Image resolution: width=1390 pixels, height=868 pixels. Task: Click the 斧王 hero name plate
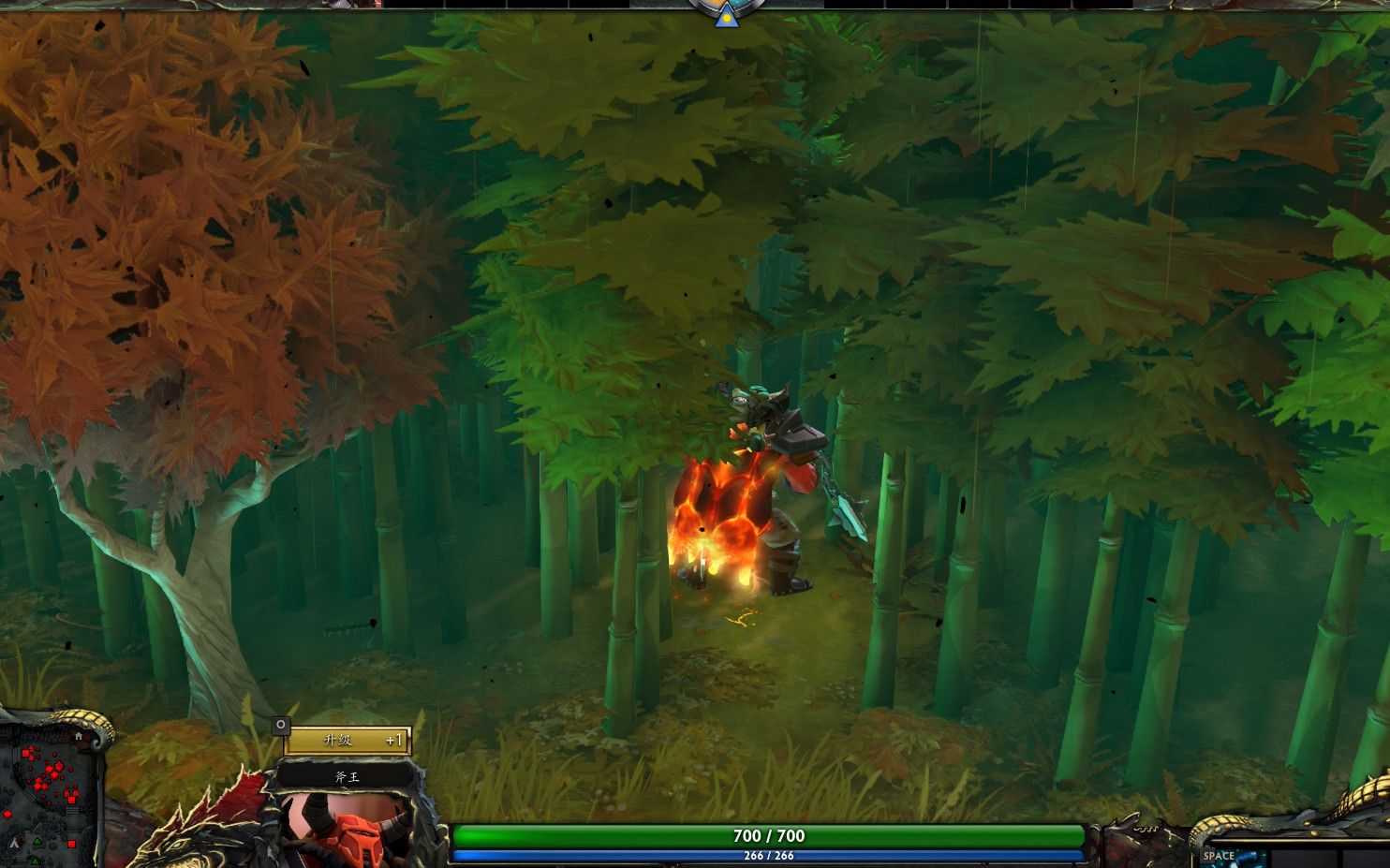click(x=347, y=776)
